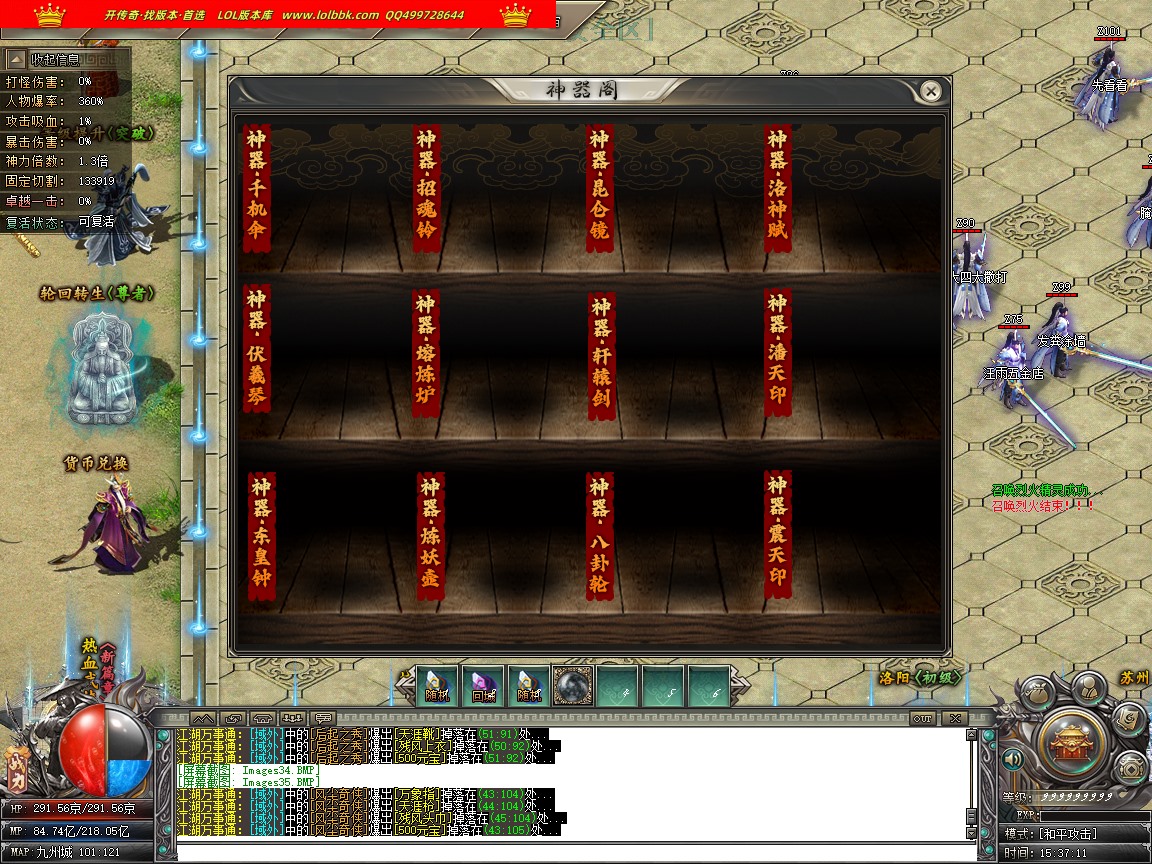This screenshot has width=1152, height=864.
Task: Open the 神器·炼妖壶 artifact
Action: [x=430, y=537]
